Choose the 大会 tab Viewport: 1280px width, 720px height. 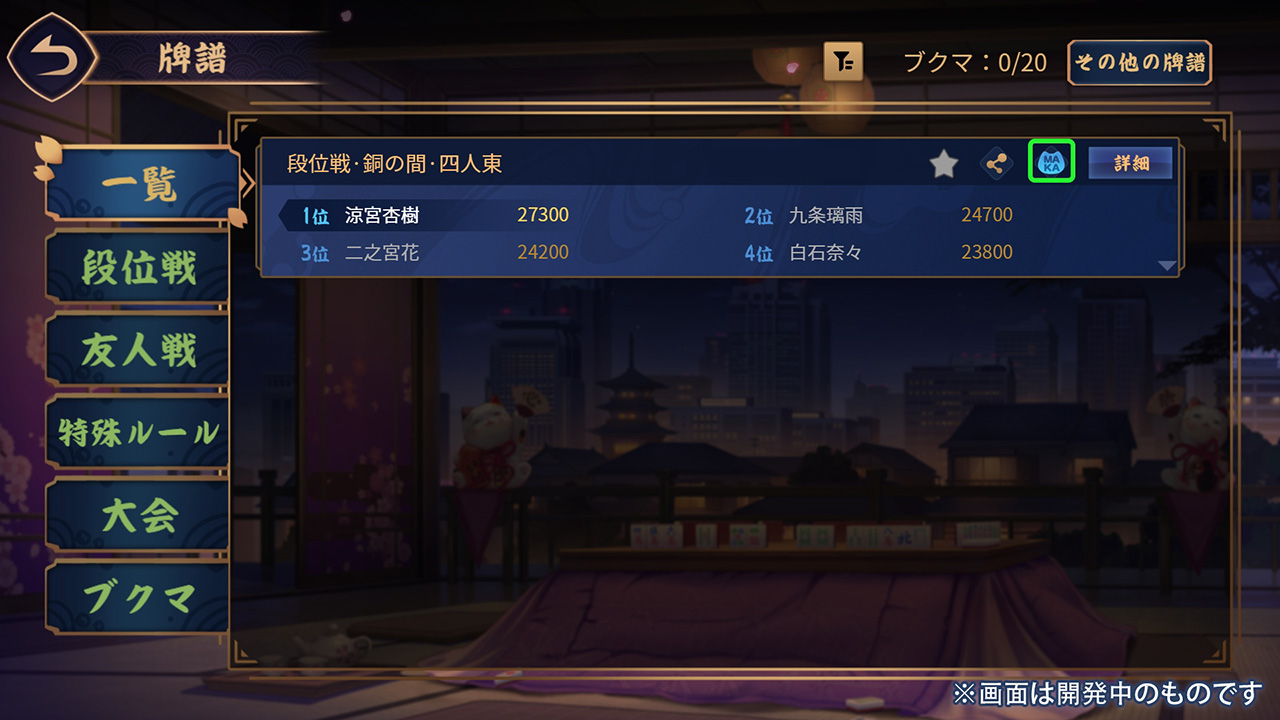click(x=138, y=515)
